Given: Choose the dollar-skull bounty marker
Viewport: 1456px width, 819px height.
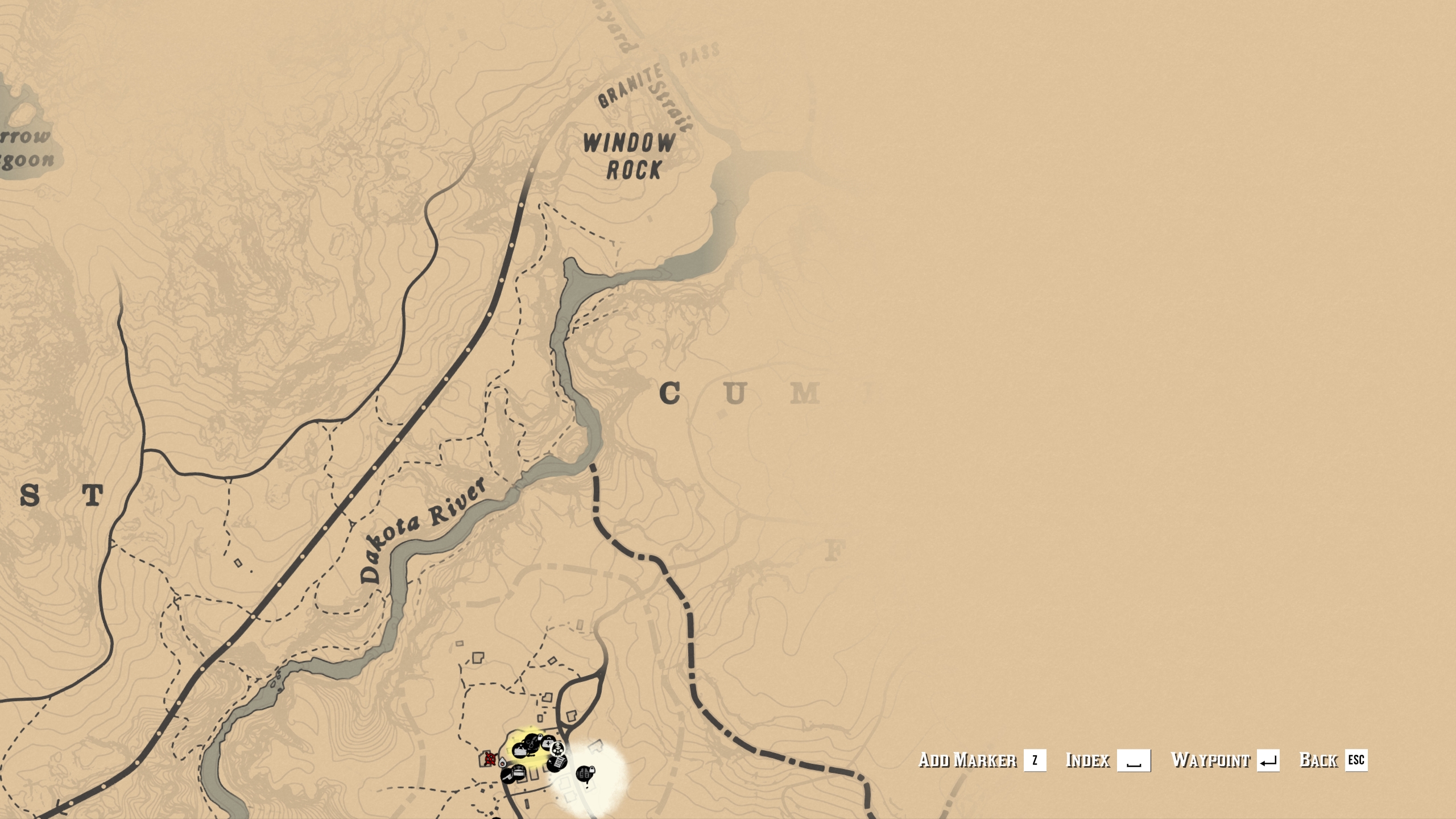Looking at the screenshot, I should tap(557, 749).
